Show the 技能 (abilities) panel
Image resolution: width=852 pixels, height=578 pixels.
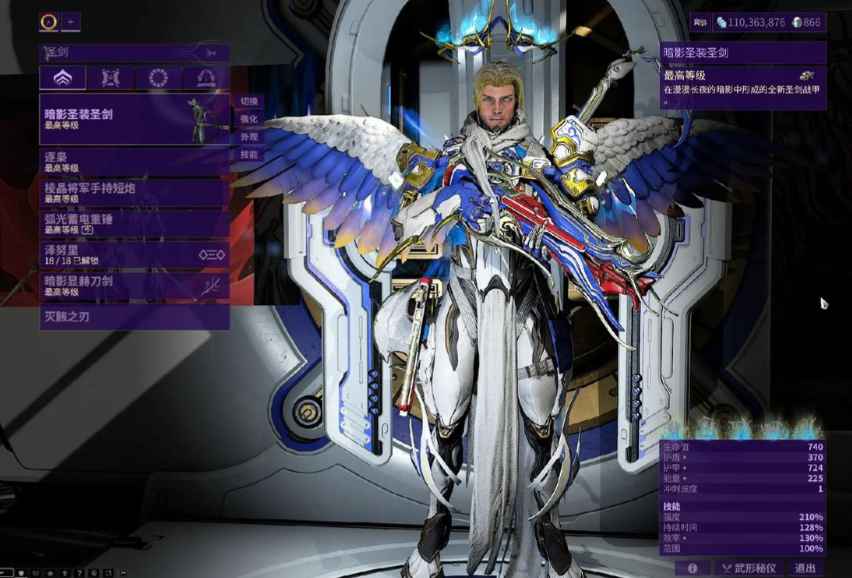click(249, 155)
